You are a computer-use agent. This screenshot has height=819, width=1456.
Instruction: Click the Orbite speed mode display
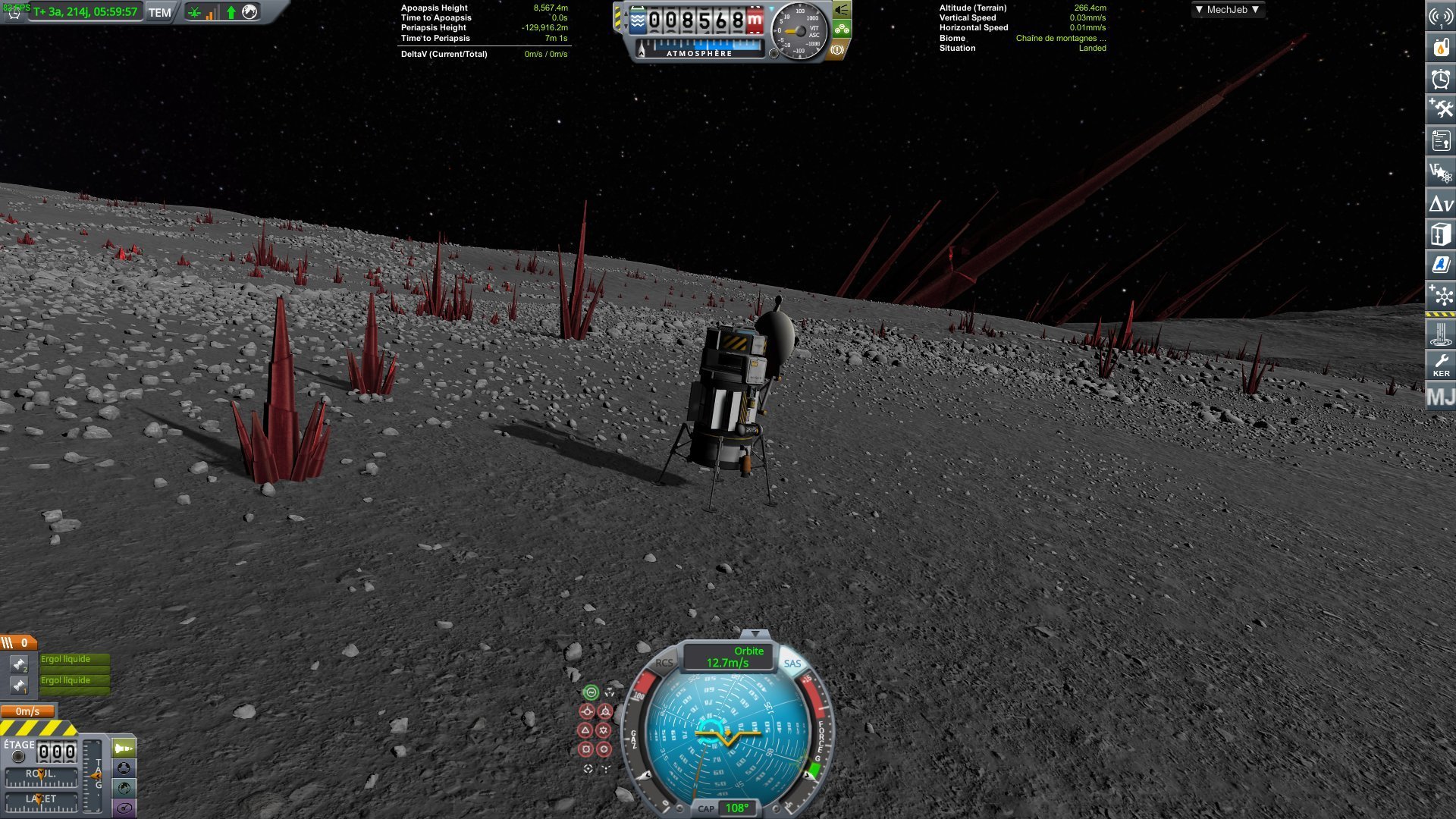click(x=727, y=657)
